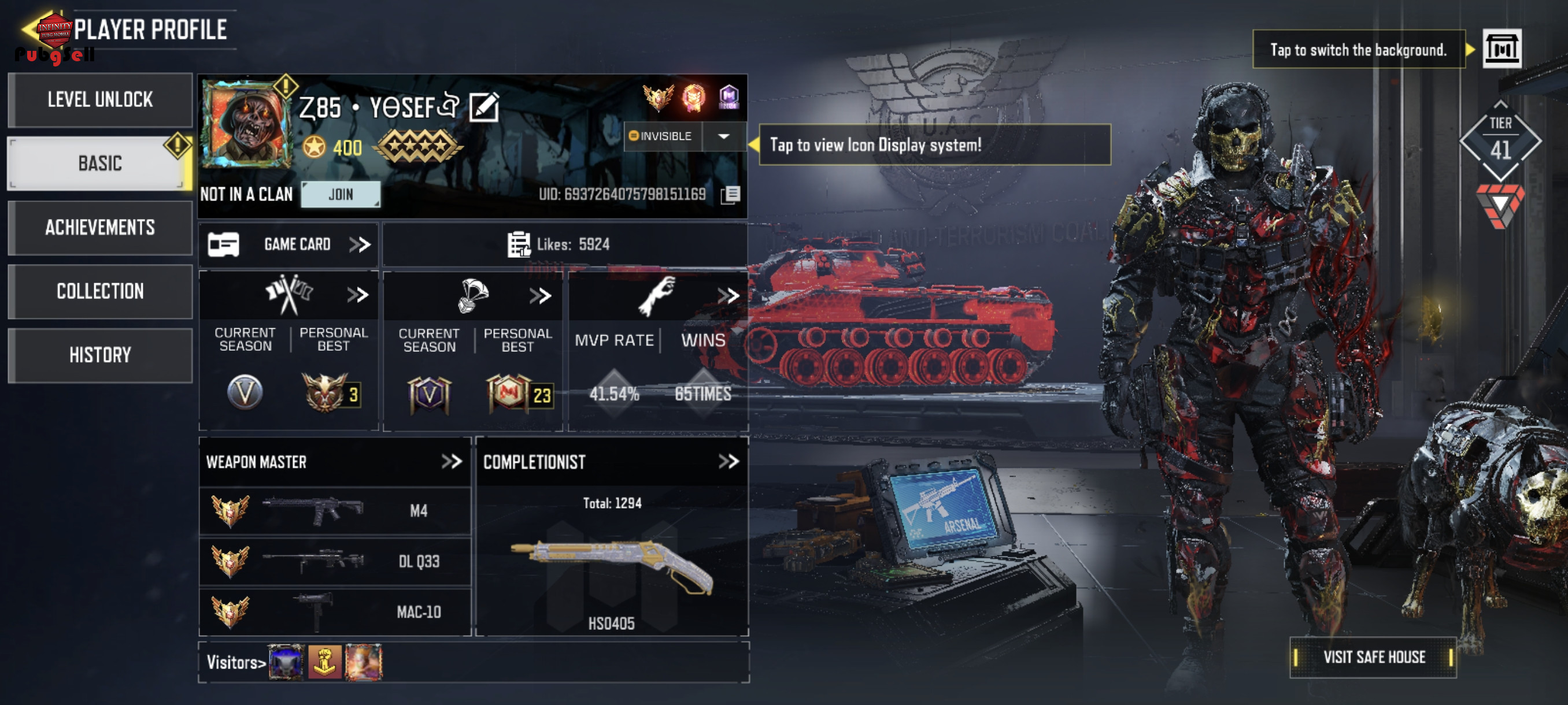
Task: Show the History tab
Action: 100,355
